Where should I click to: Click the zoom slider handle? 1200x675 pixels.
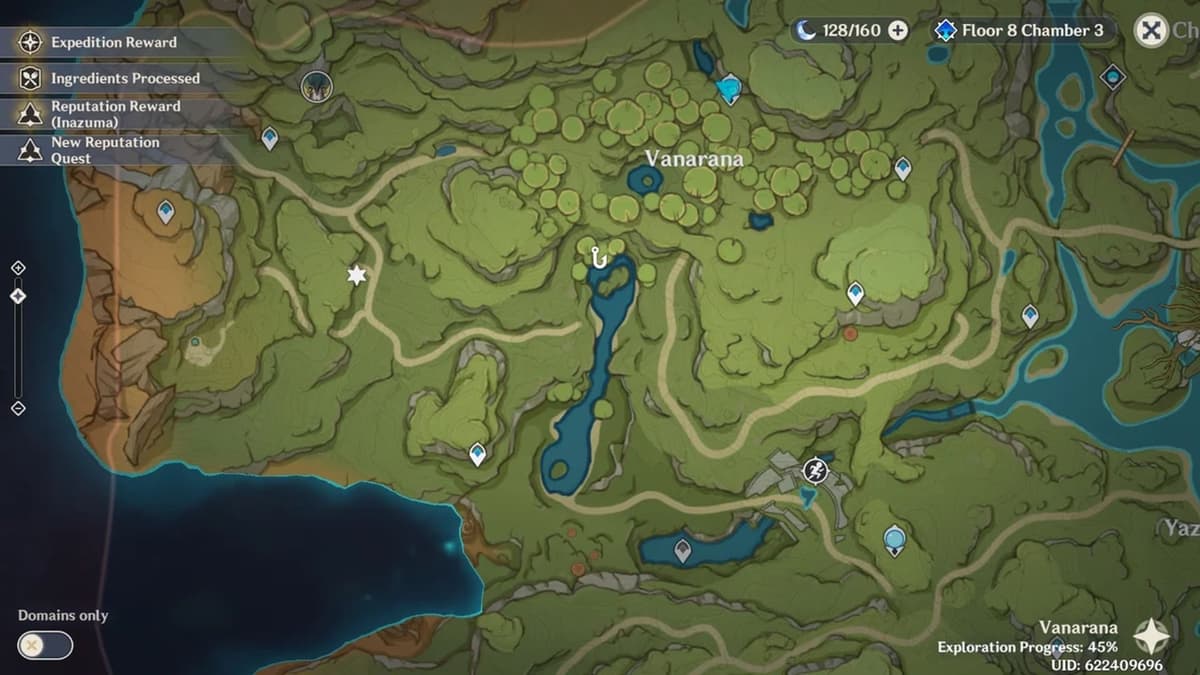pos(18,296)
